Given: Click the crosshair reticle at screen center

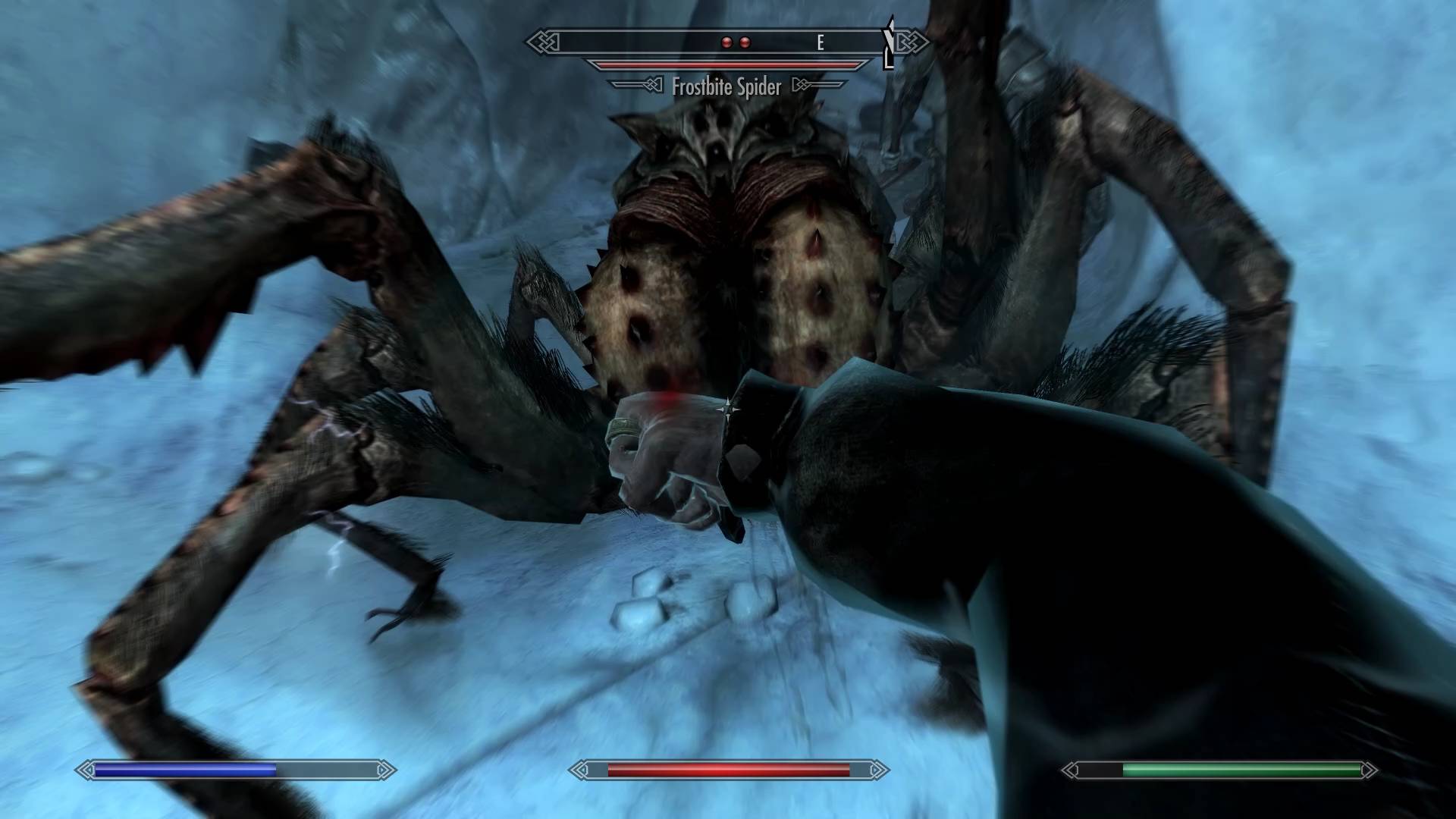Looking at the screenshot, I should coord(728,409).
